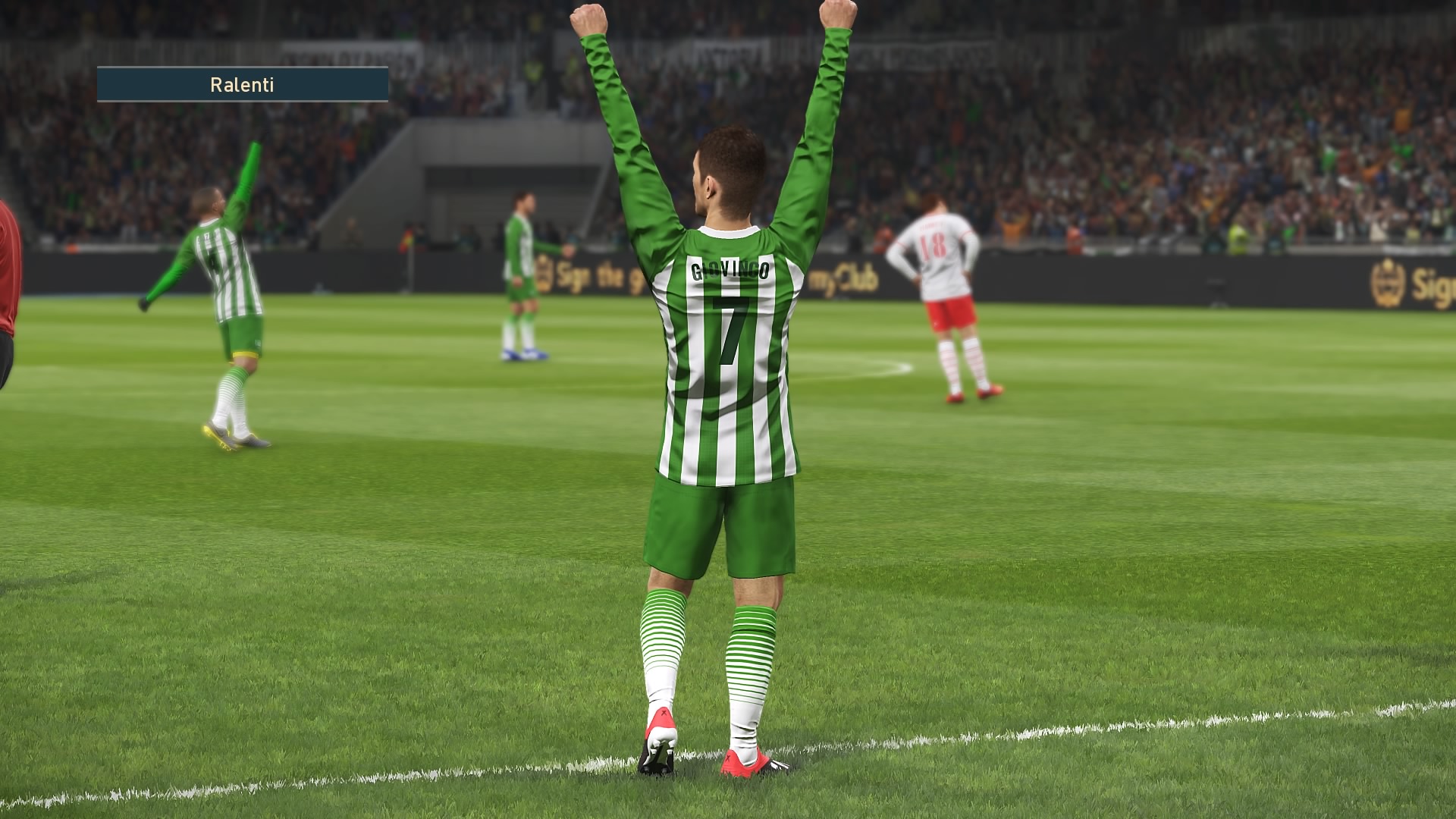1456x819 pixels.
Task: Click the Ralenti replay banner
Action: coord(242,84)
